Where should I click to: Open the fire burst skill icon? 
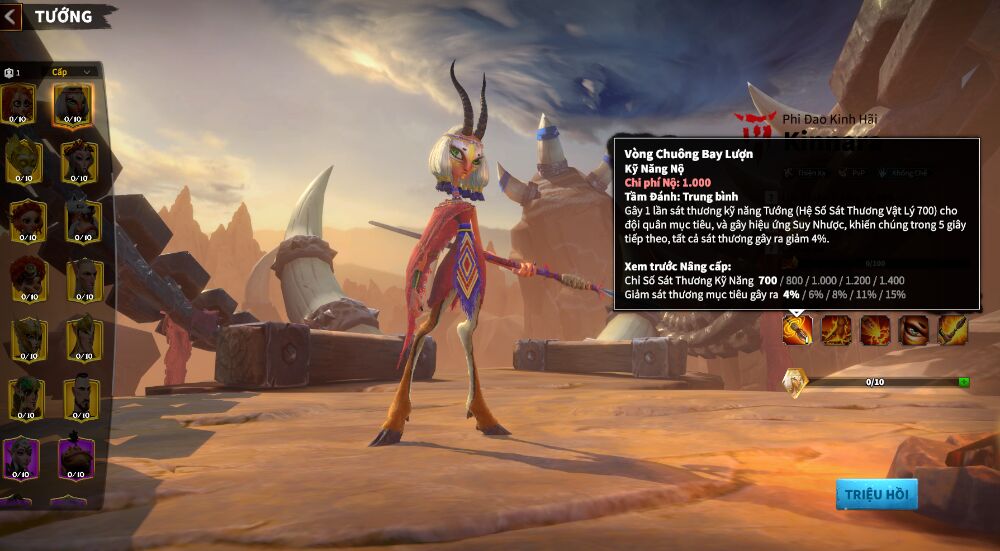(x=875, y=329)
